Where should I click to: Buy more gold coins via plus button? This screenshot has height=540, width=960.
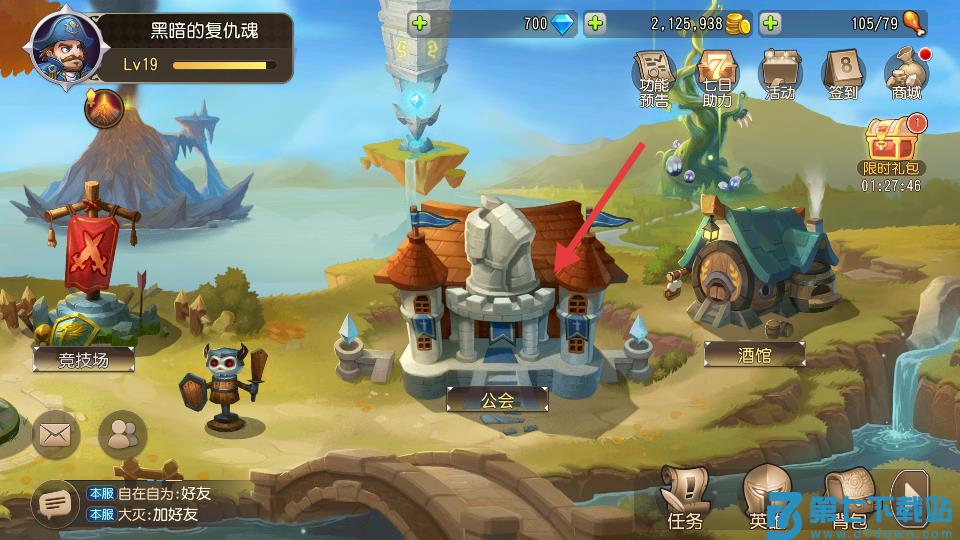tap(594, 23)
